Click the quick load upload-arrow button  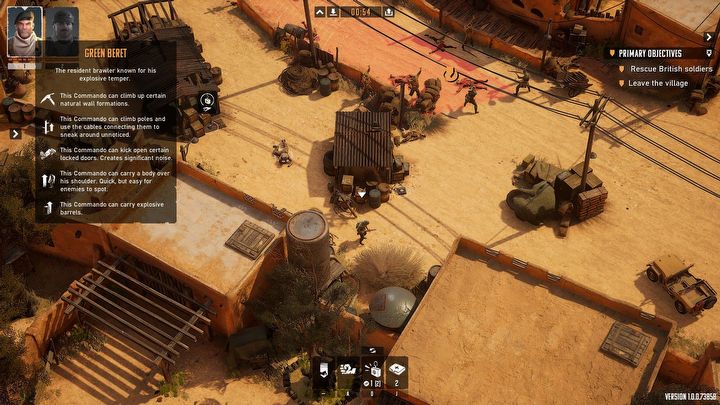pyautogui.click(x=387, y=12)
